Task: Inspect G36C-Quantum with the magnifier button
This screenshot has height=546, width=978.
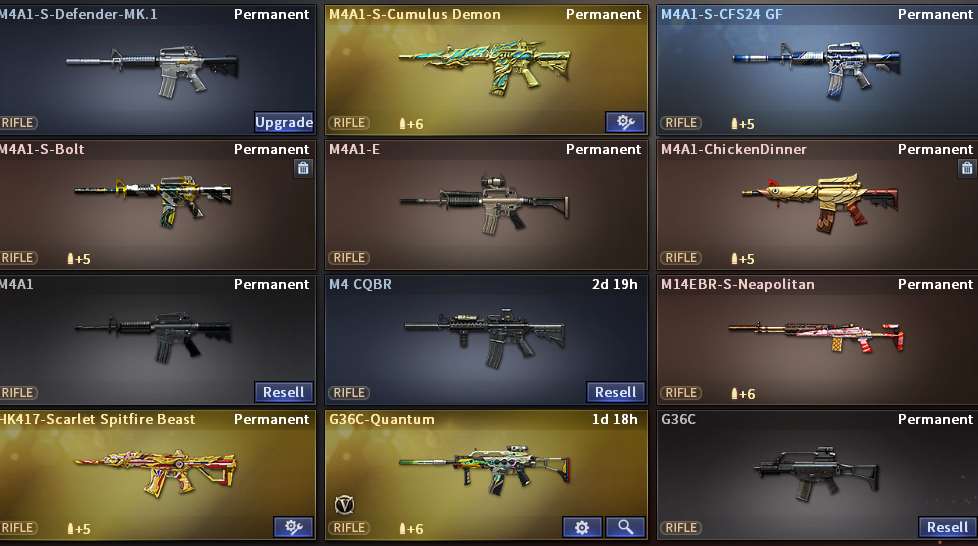Action: [625, 527]
